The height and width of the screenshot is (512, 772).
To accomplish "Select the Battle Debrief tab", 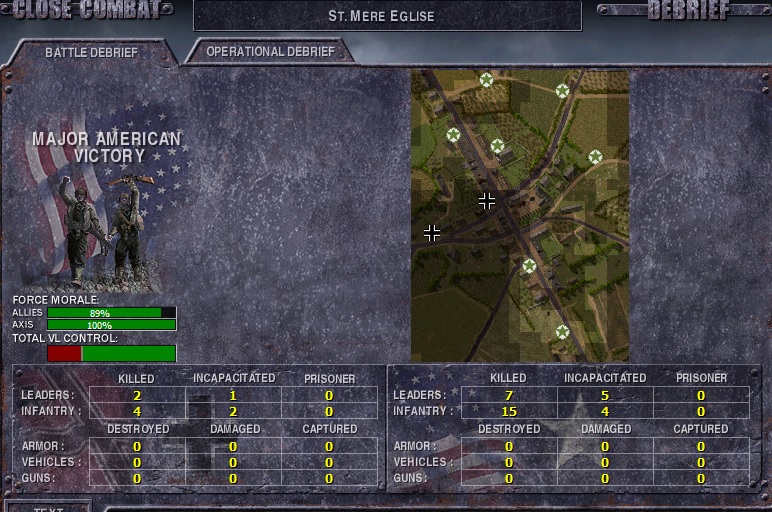I will [91, 52].
